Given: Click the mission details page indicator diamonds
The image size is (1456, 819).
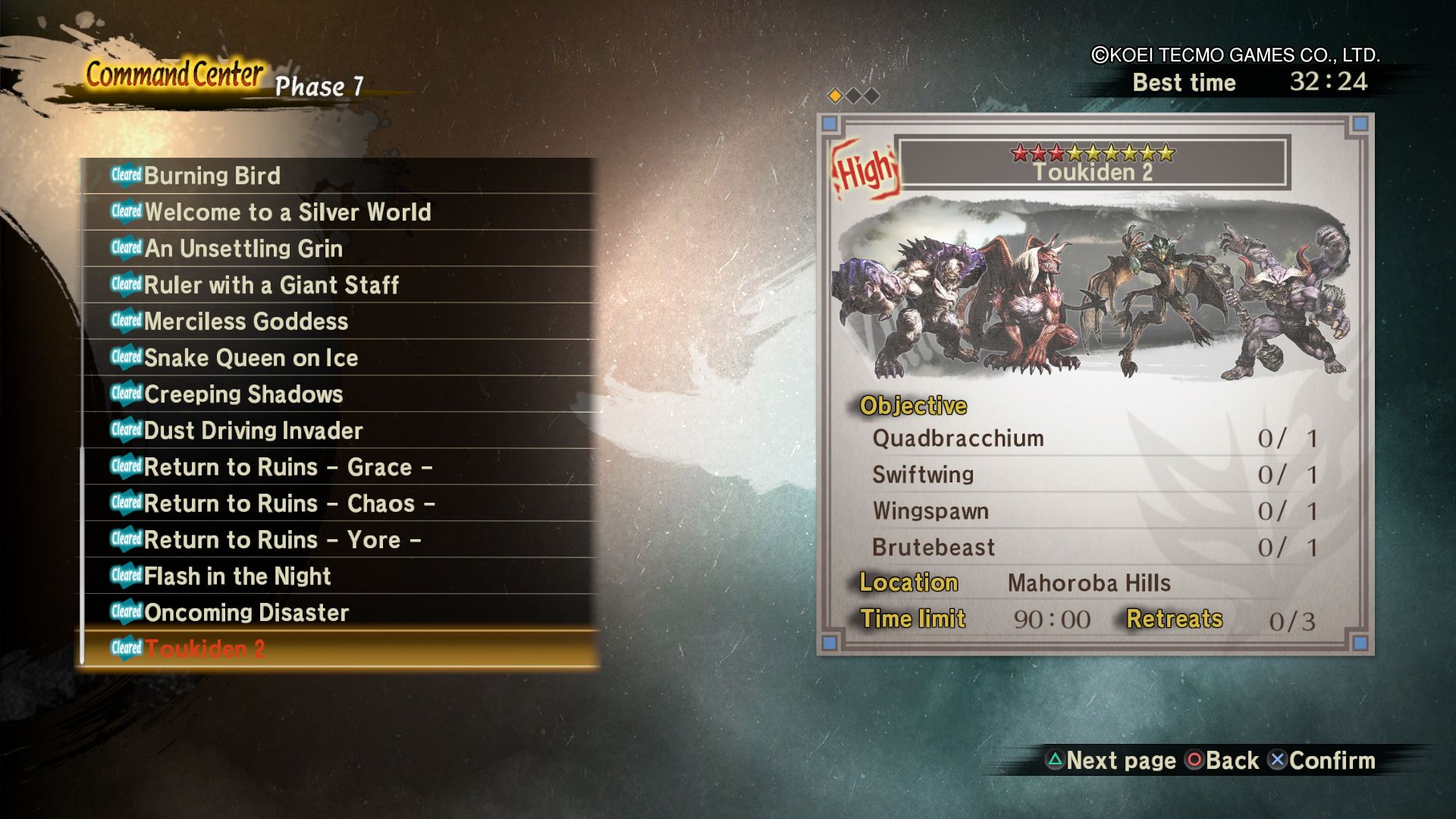Looking at the screenshot, I should 853,96.
